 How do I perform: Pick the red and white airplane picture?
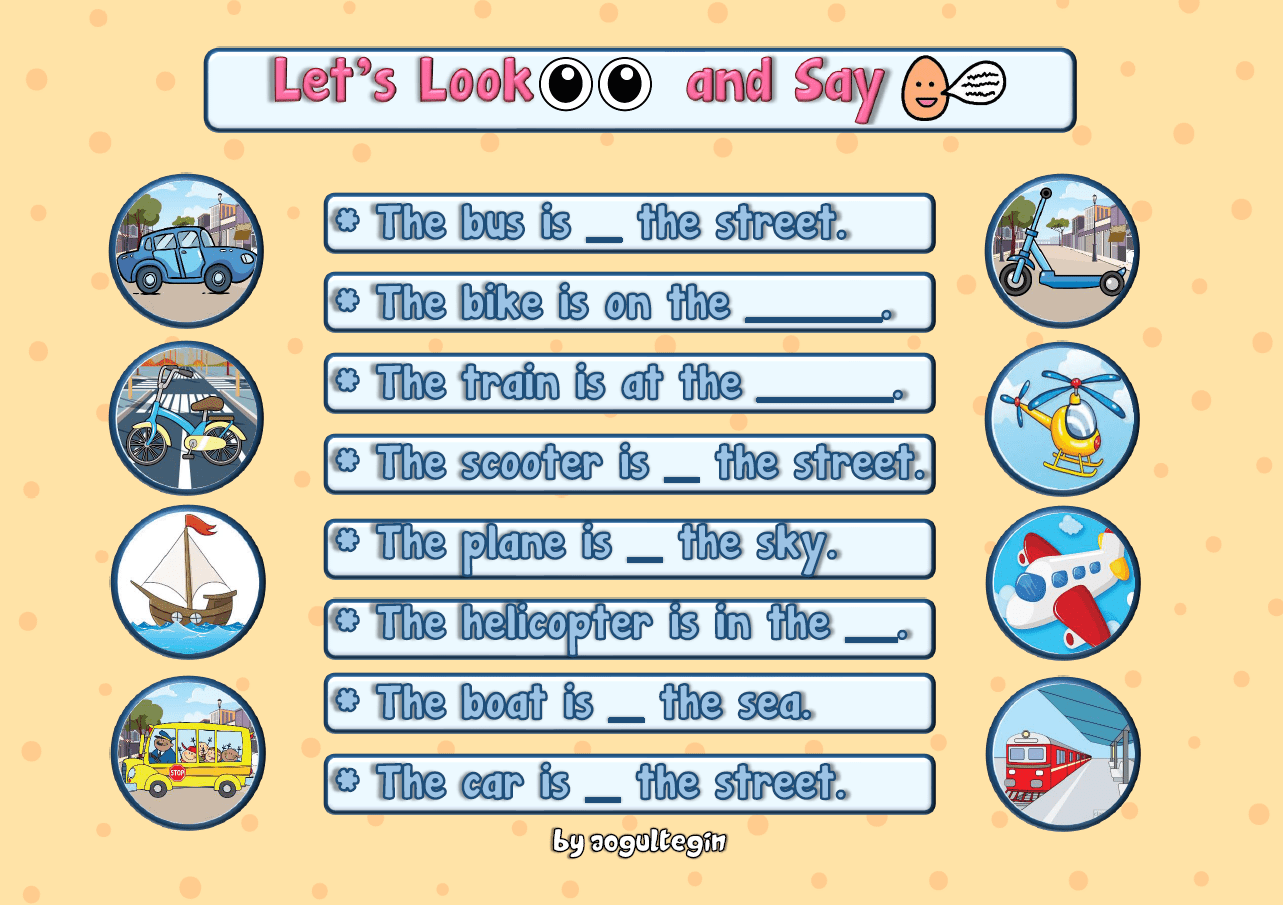1062,582
